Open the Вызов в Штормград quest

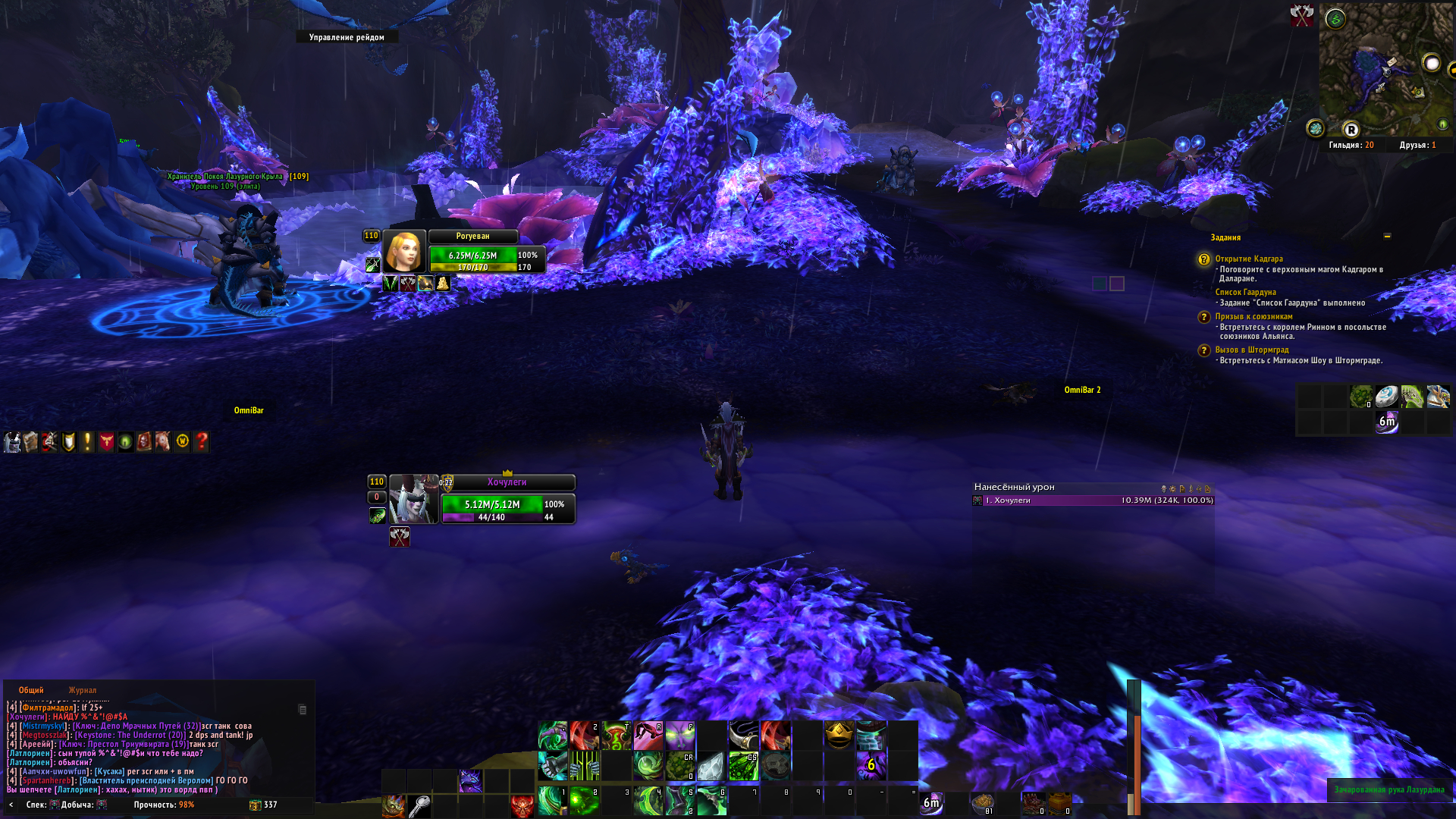1251,350
